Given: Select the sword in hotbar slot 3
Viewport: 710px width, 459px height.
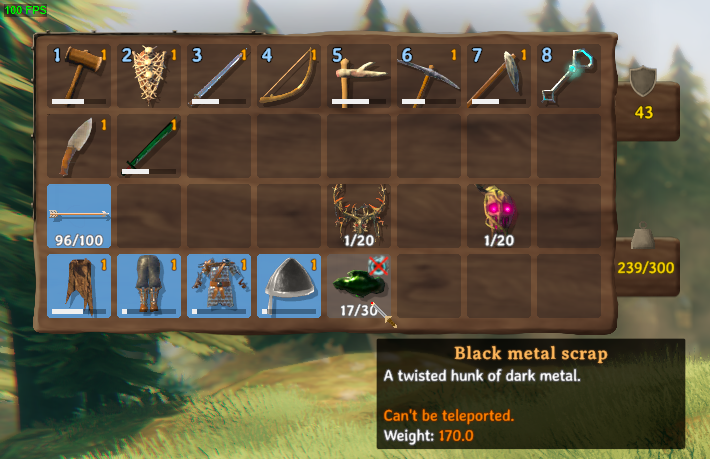Looking at the screenshot, I should tap(219, 76).
